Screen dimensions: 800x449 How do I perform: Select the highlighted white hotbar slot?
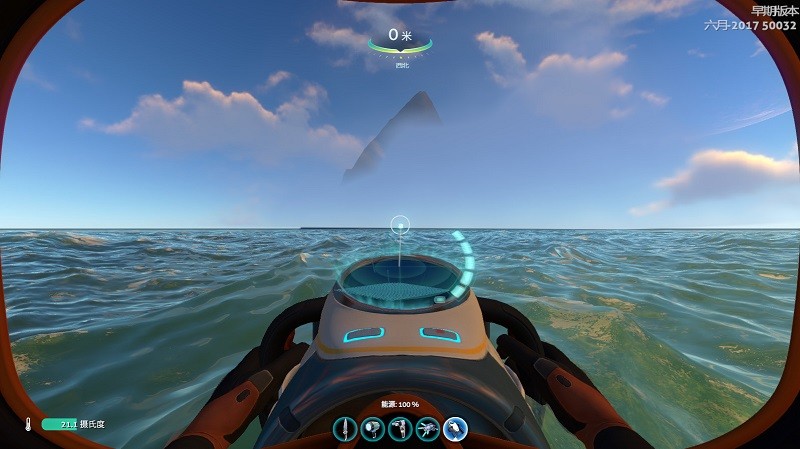(x=456, y=430)
